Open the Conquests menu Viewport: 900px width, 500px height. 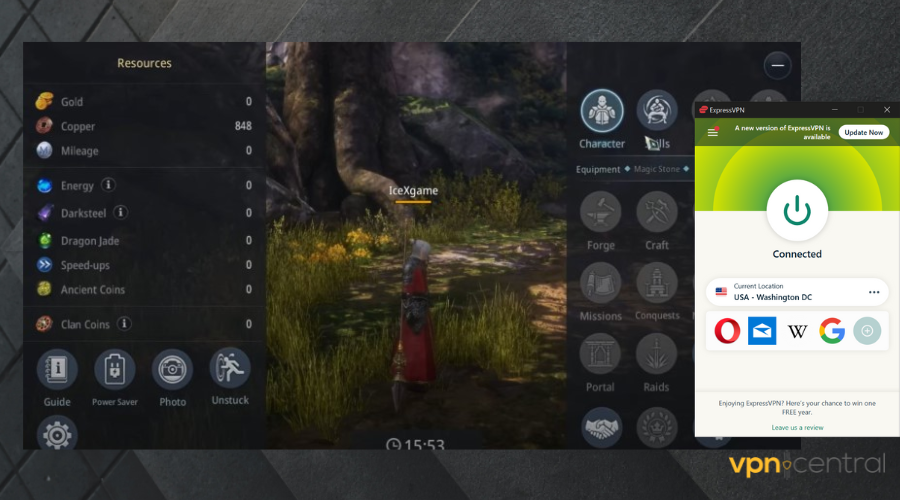click(x=657, y=283)
